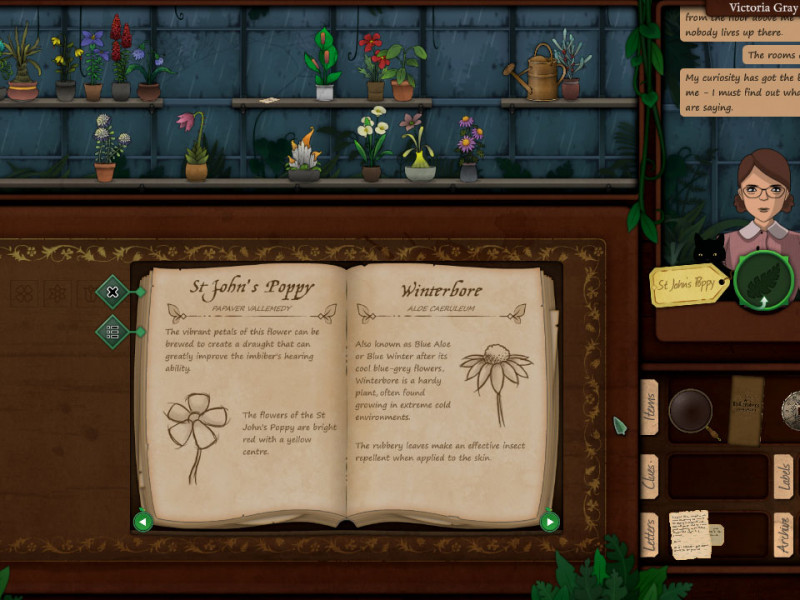Turn to the next book page
The image size is (800, 600).
pyautogui.click(x=549, y=521)
